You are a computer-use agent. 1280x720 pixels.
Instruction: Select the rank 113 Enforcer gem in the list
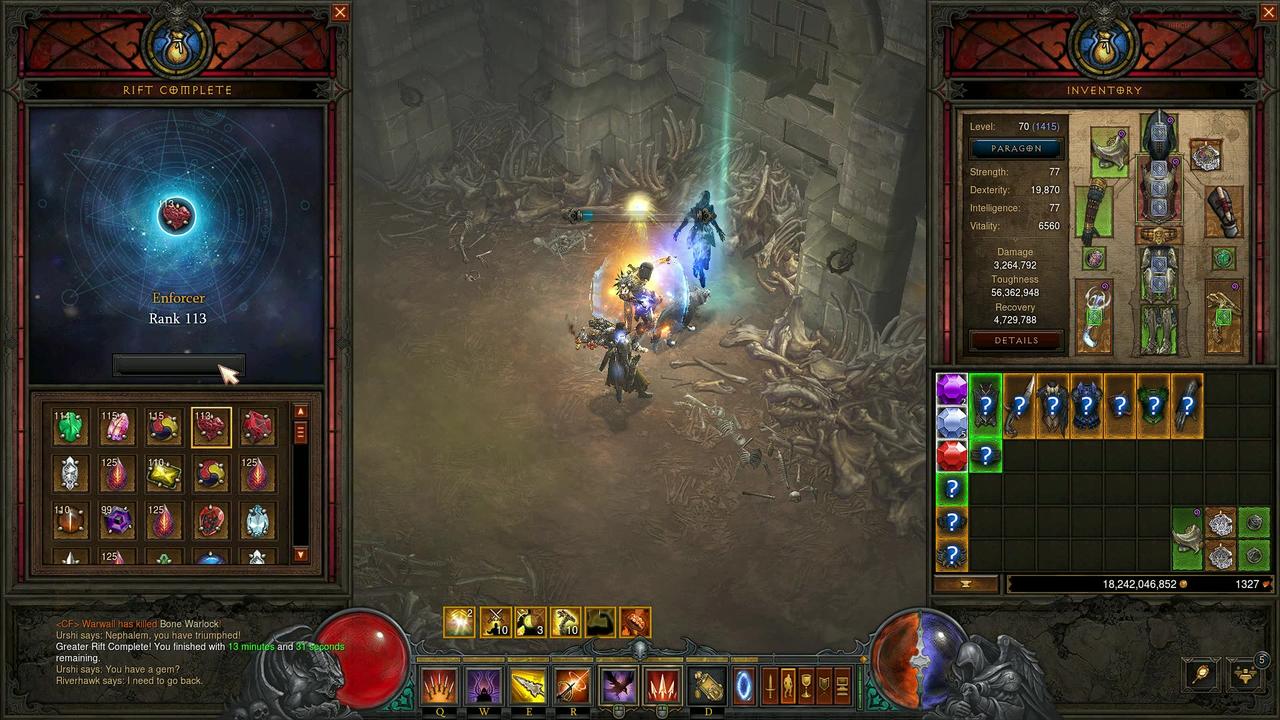click(211, 426)
